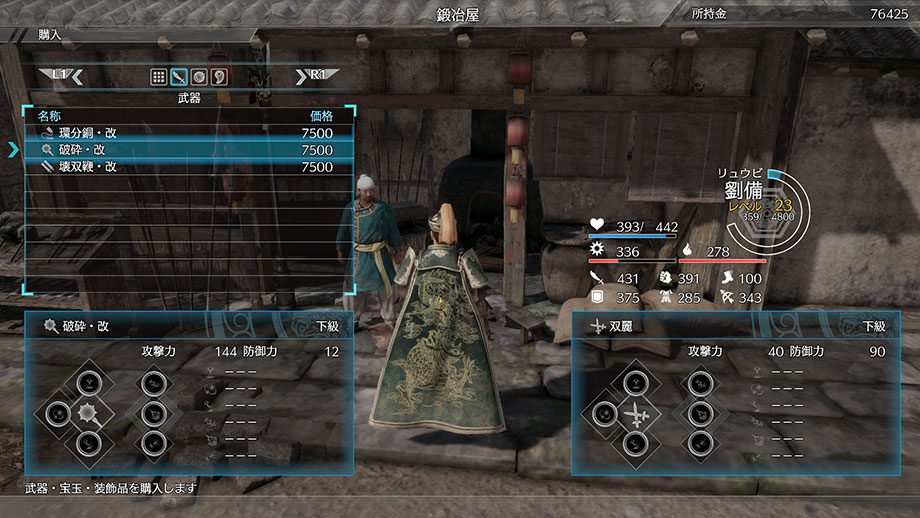The image size is (920, 518).
Task: Choose the 破砕・改 weapon for purchase
Action: [x=190, y=150]
